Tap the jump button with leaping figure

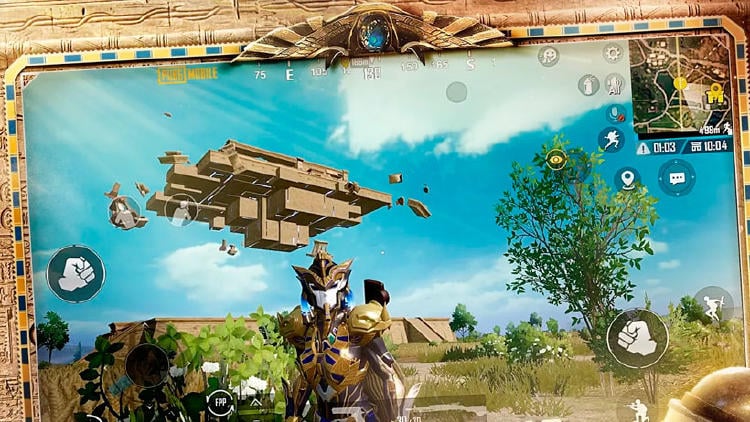coord(712,305)
